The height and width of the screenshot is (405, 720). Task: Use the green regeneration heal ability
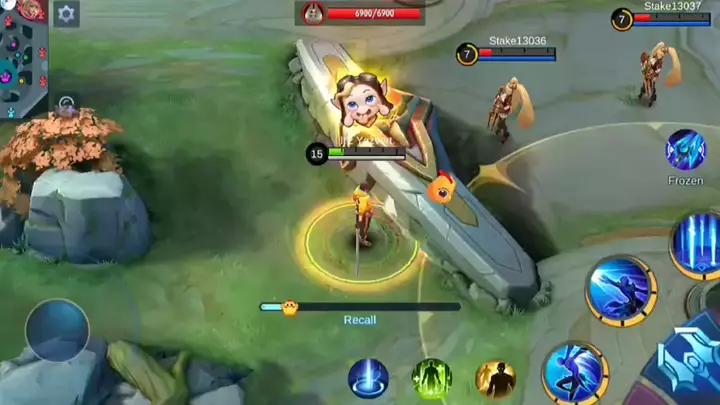coord(432,379)
